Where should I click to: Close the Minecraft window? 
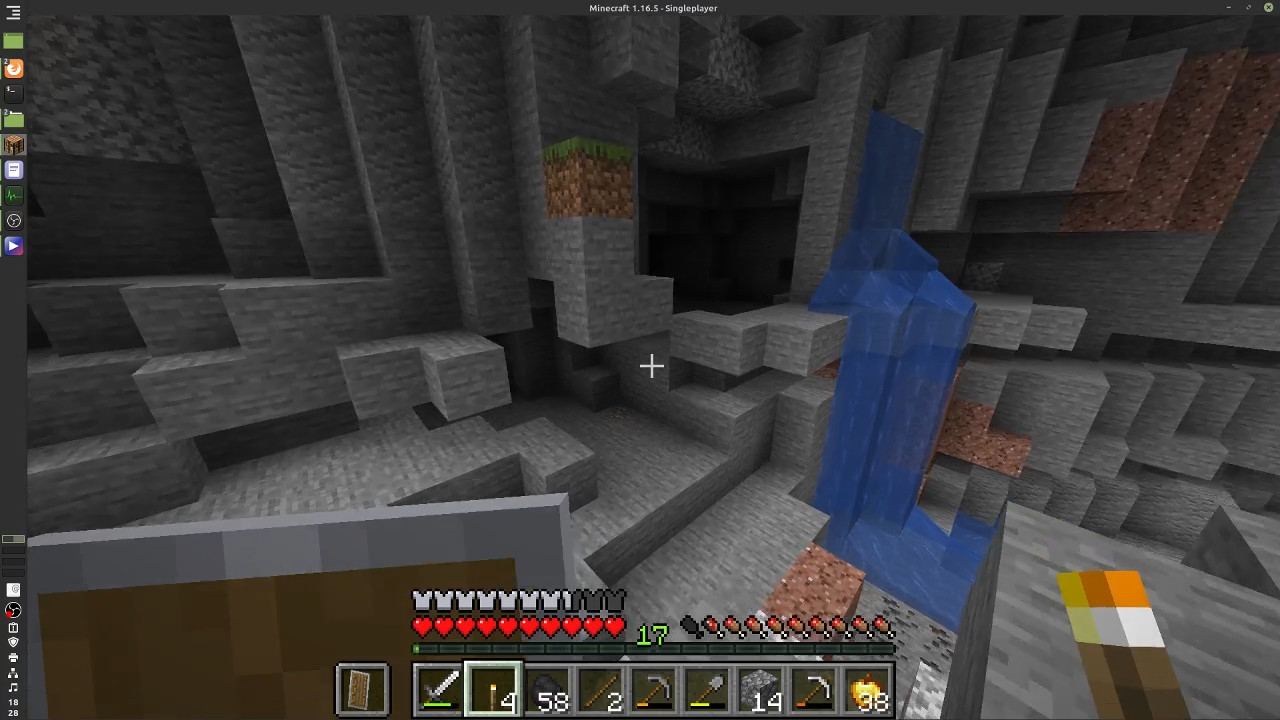(x=1268, y=8)
